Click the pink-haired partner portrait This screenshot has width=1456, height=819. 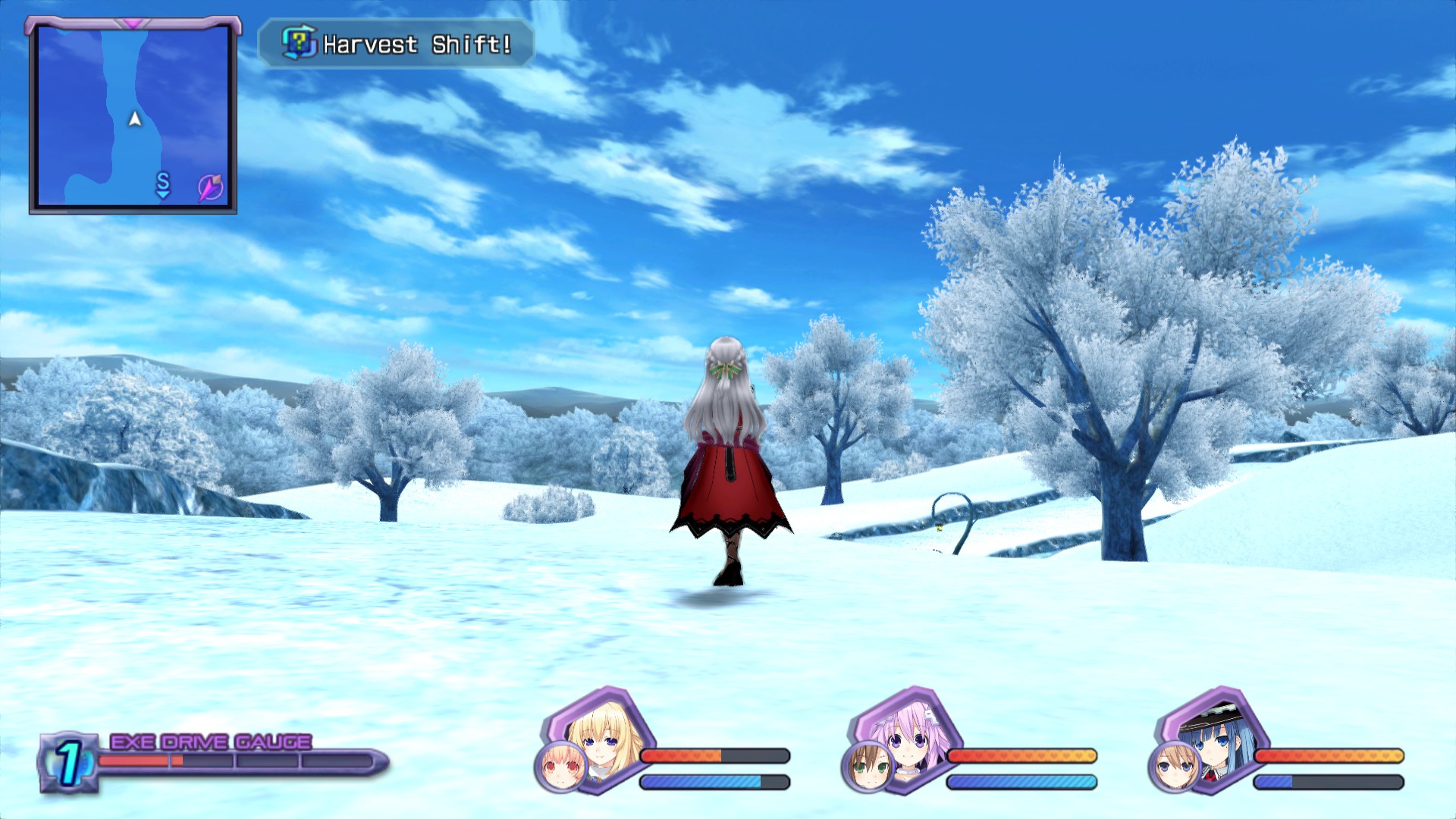tap(561, 767)
